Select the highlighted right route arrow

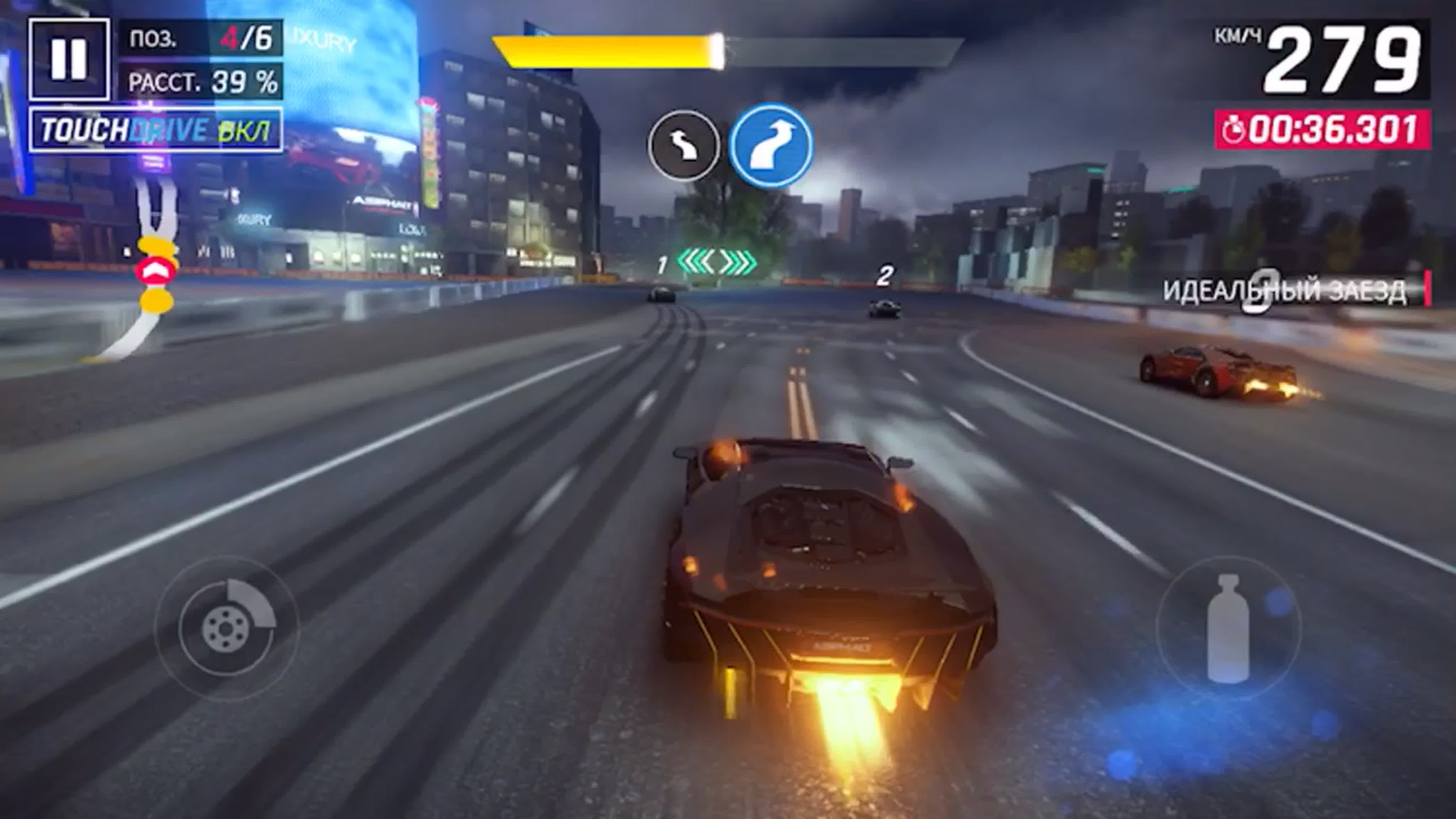click(x=771, y=145)
